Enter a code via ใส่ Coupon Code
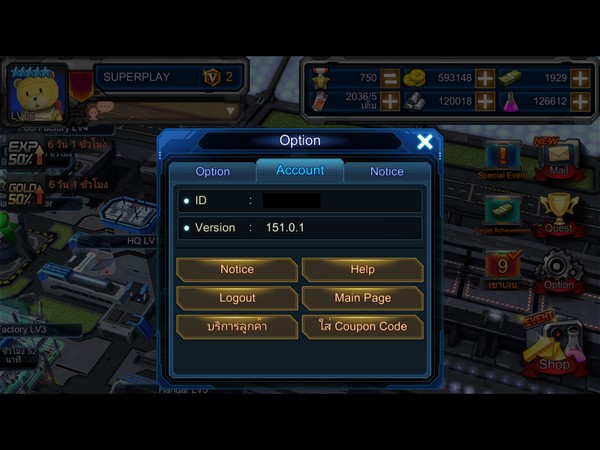600x450 pixels. (x=362, y=327)
